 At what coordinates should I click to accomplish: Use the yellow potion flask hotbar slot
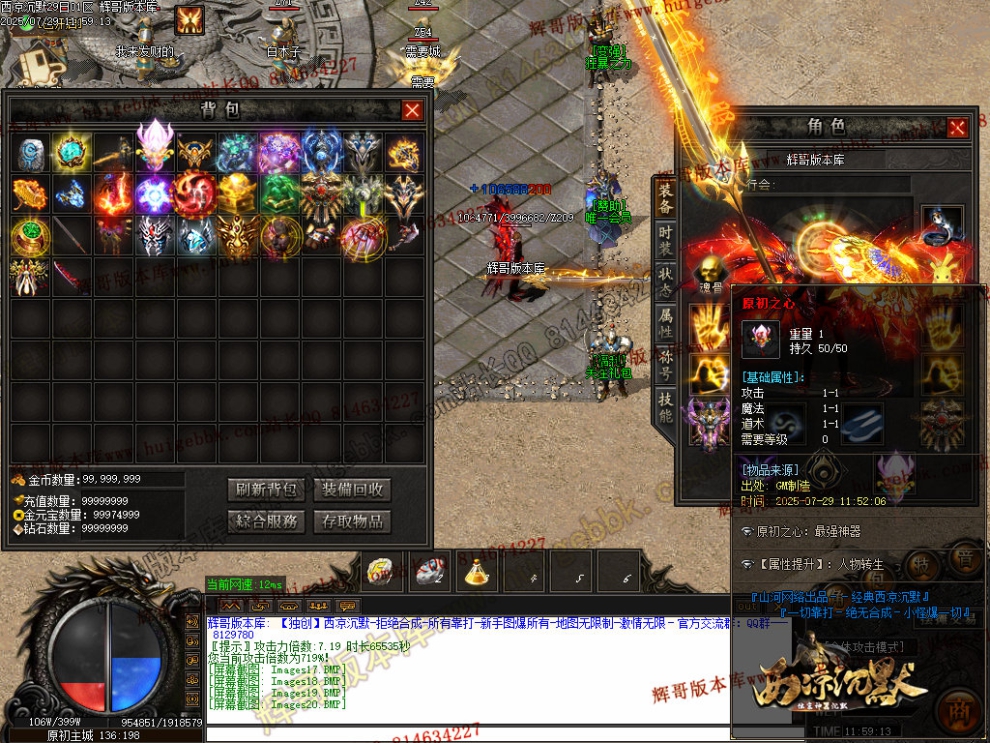pyautogui.click(x=476, y=571)
